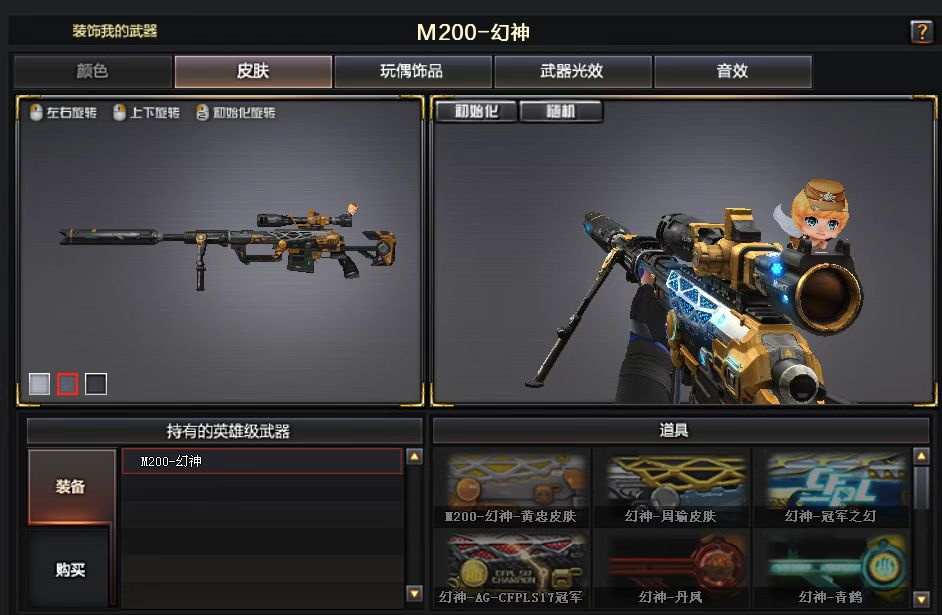
Task: Switch to the 颜色 (Color) tab
Action: pyautogui.click(x=92, y=72)
